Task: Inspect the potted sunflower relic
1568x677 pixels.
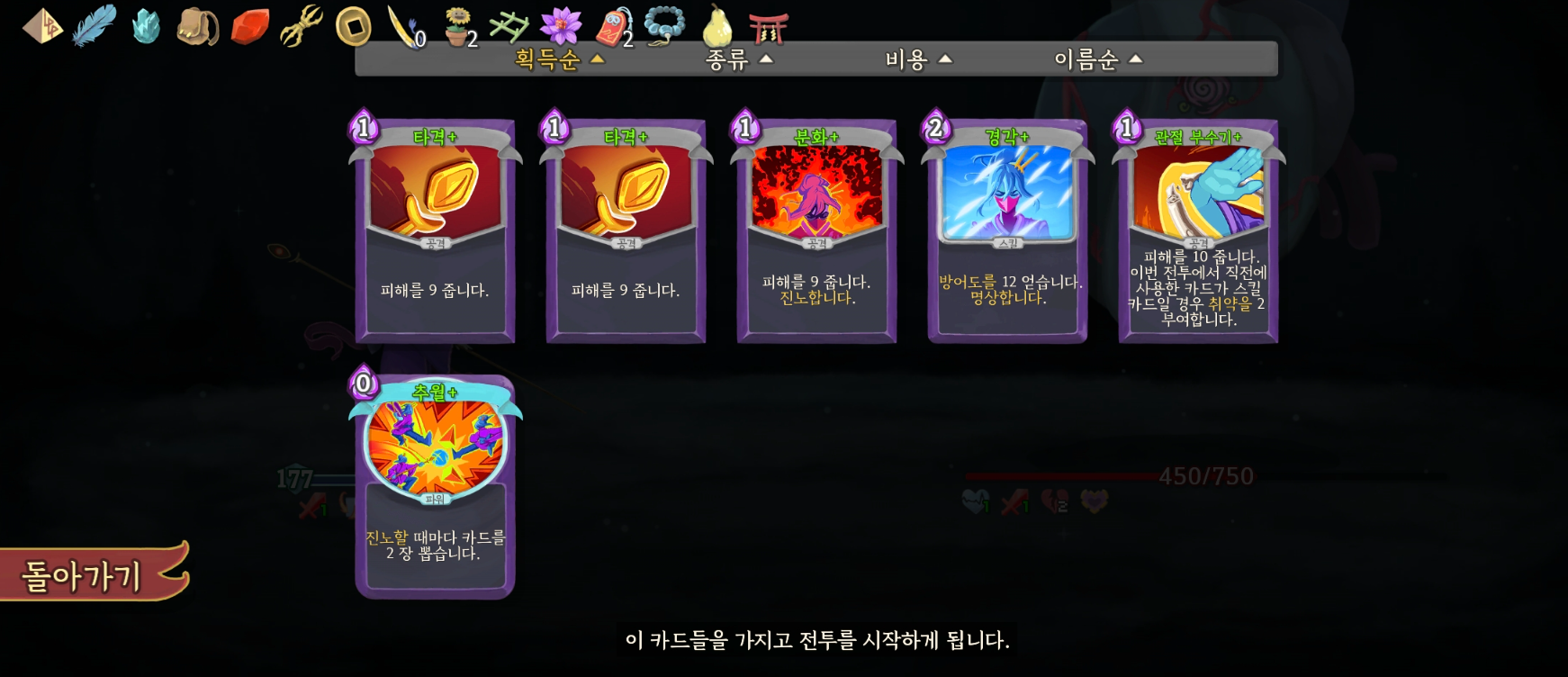Action: click(458, 27)
